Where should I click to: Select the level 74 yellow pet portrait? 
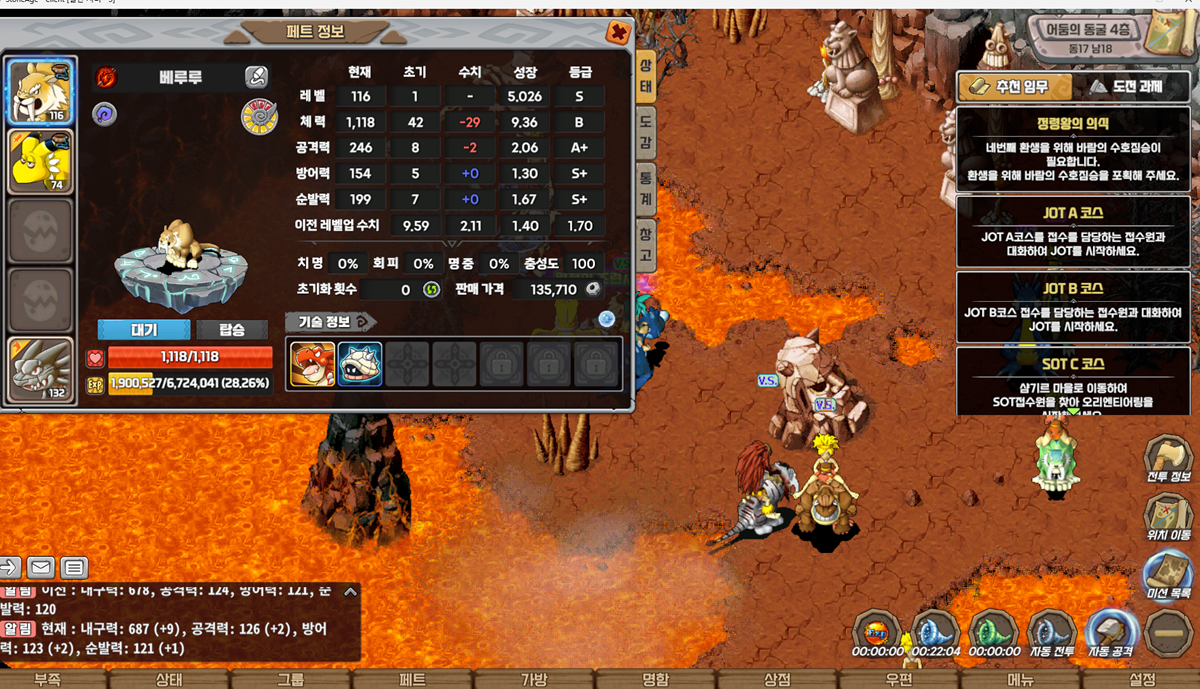click(x=40, y=159)
